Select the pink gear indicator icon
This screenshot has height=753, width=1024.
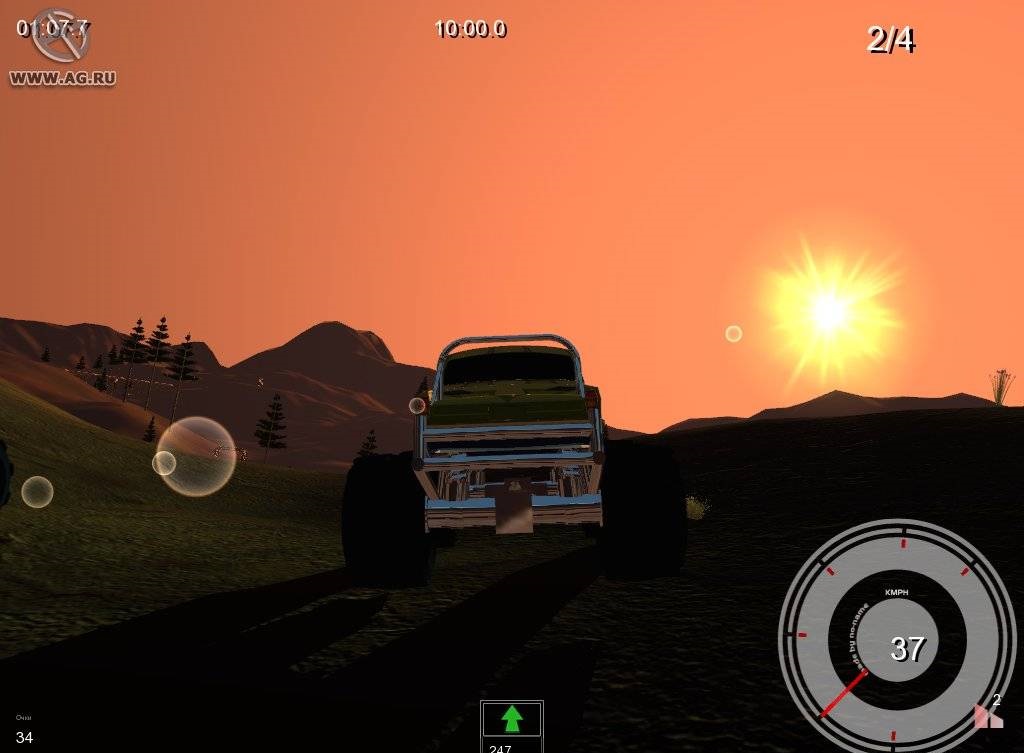(988, 715)
